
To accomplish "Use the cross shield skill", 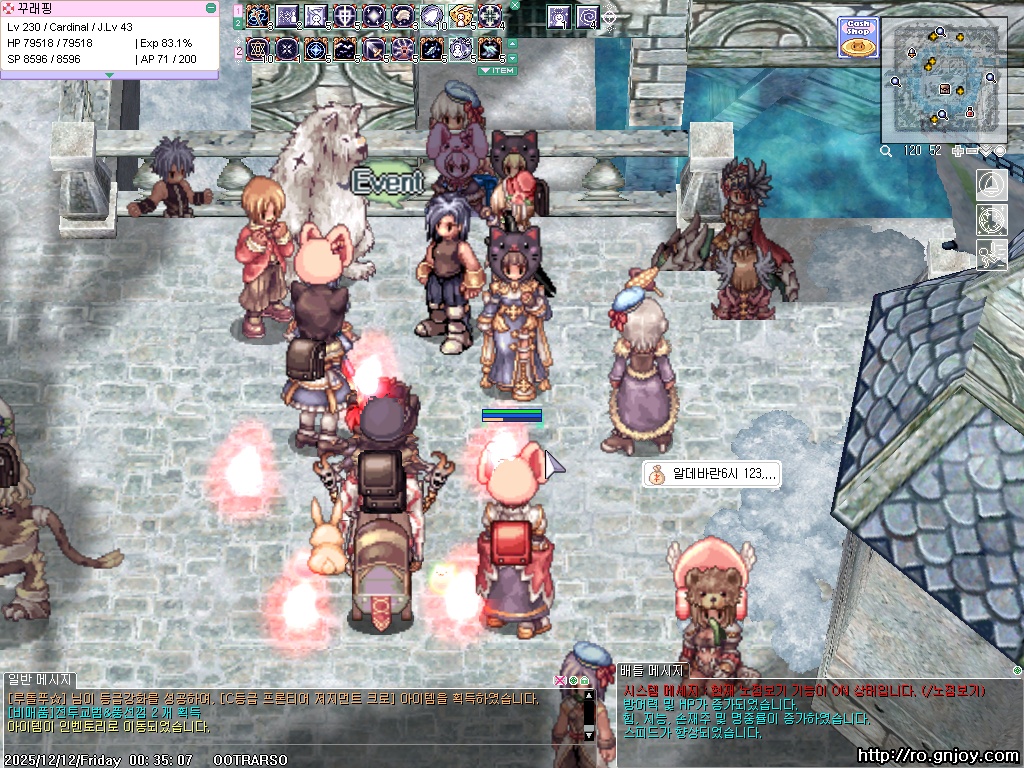I will pyautogui.click(x=346, y=16).
